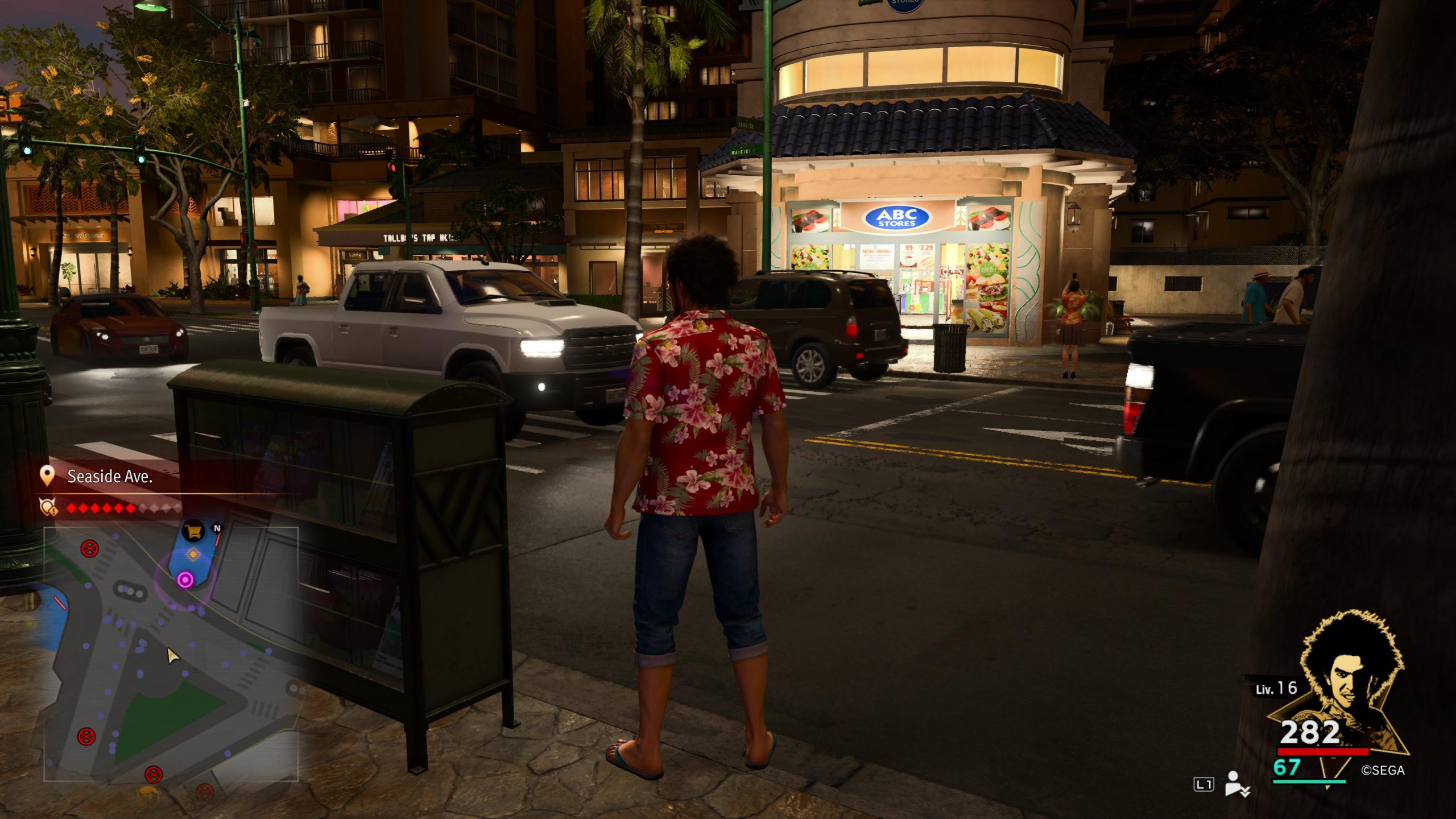This screenshot has height=819, width=1456.
Task: Select the shopping cart store marker
Action: pyautogui.click(x=193, y=532)
